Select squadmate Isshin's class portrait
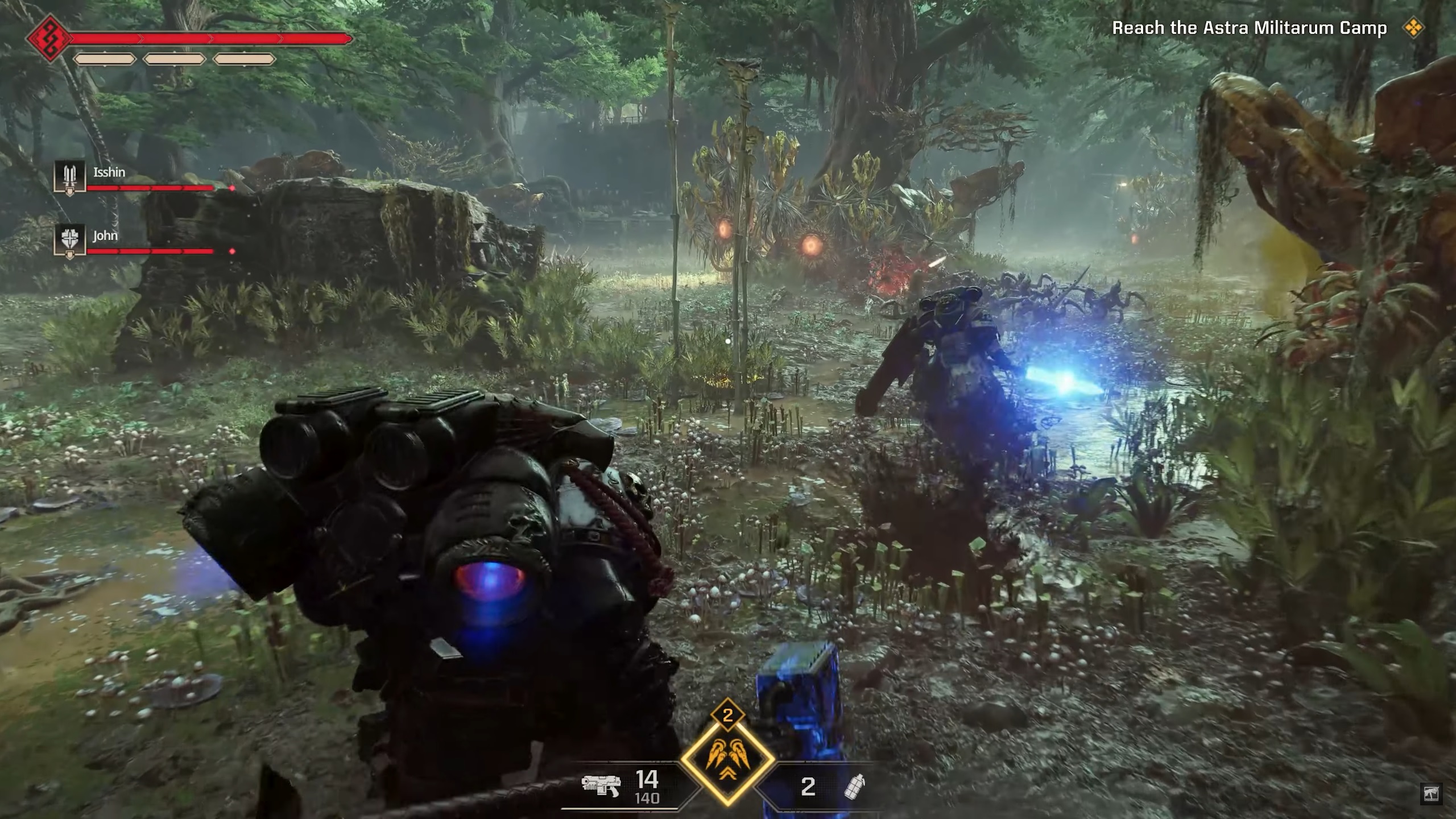 coord(69,176)
